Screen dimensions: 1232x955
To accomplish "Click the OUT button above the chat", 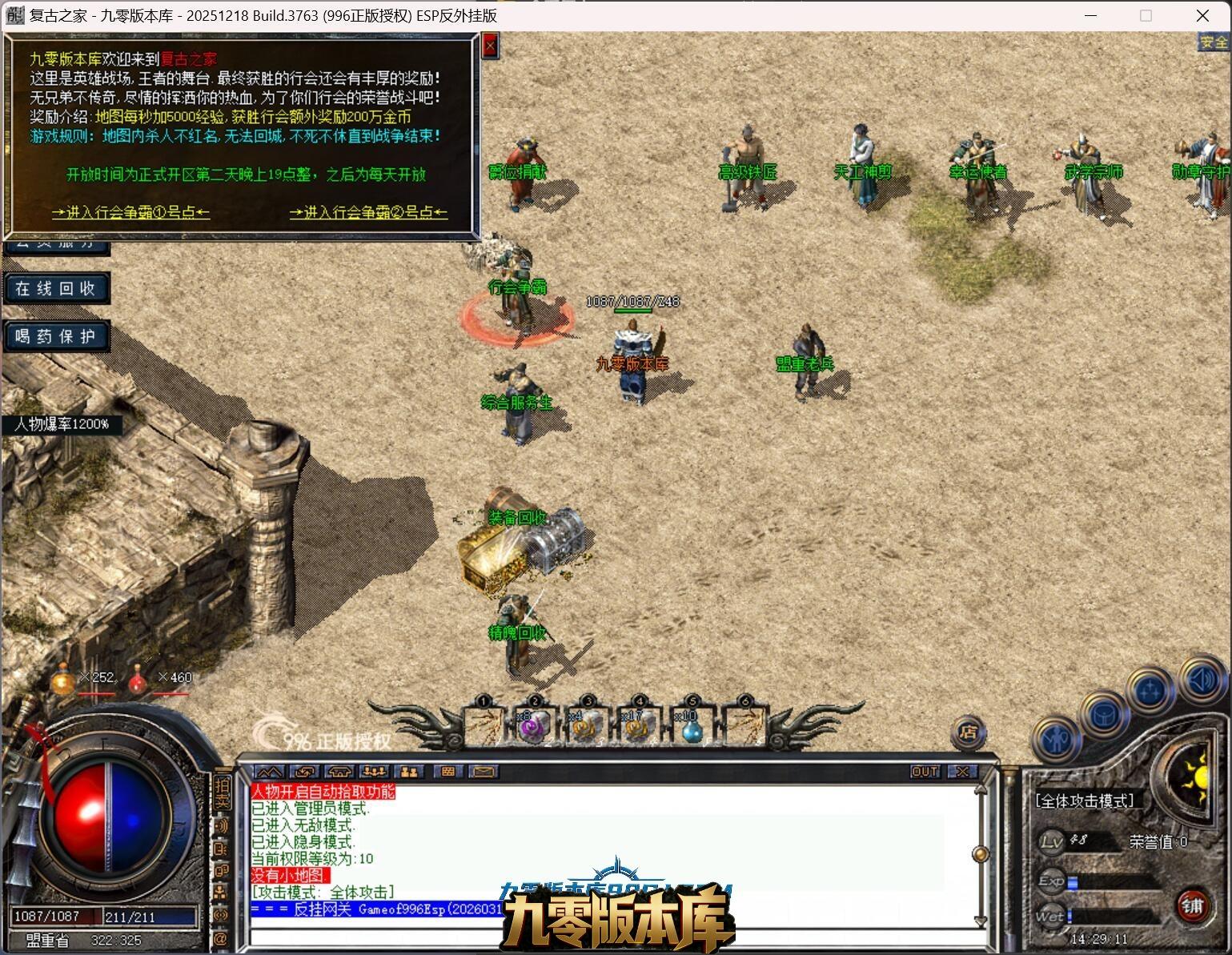I will tap(925, 772).
